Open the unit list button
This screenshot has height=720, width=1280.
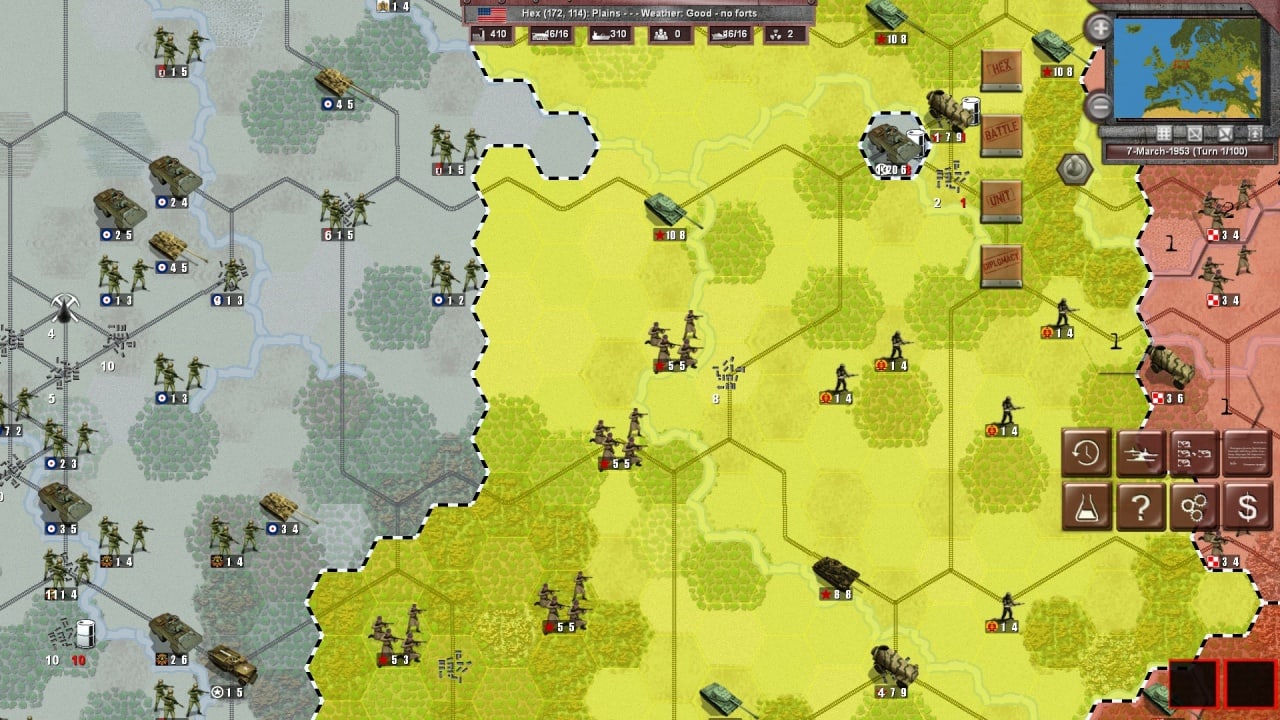1194,454
